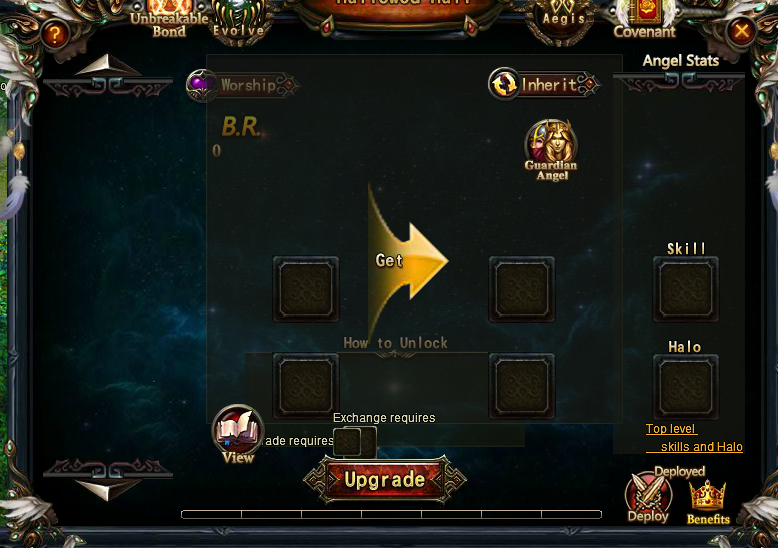Click the Worship button
The width and height of the screenshot is (778, 548).
240,85
